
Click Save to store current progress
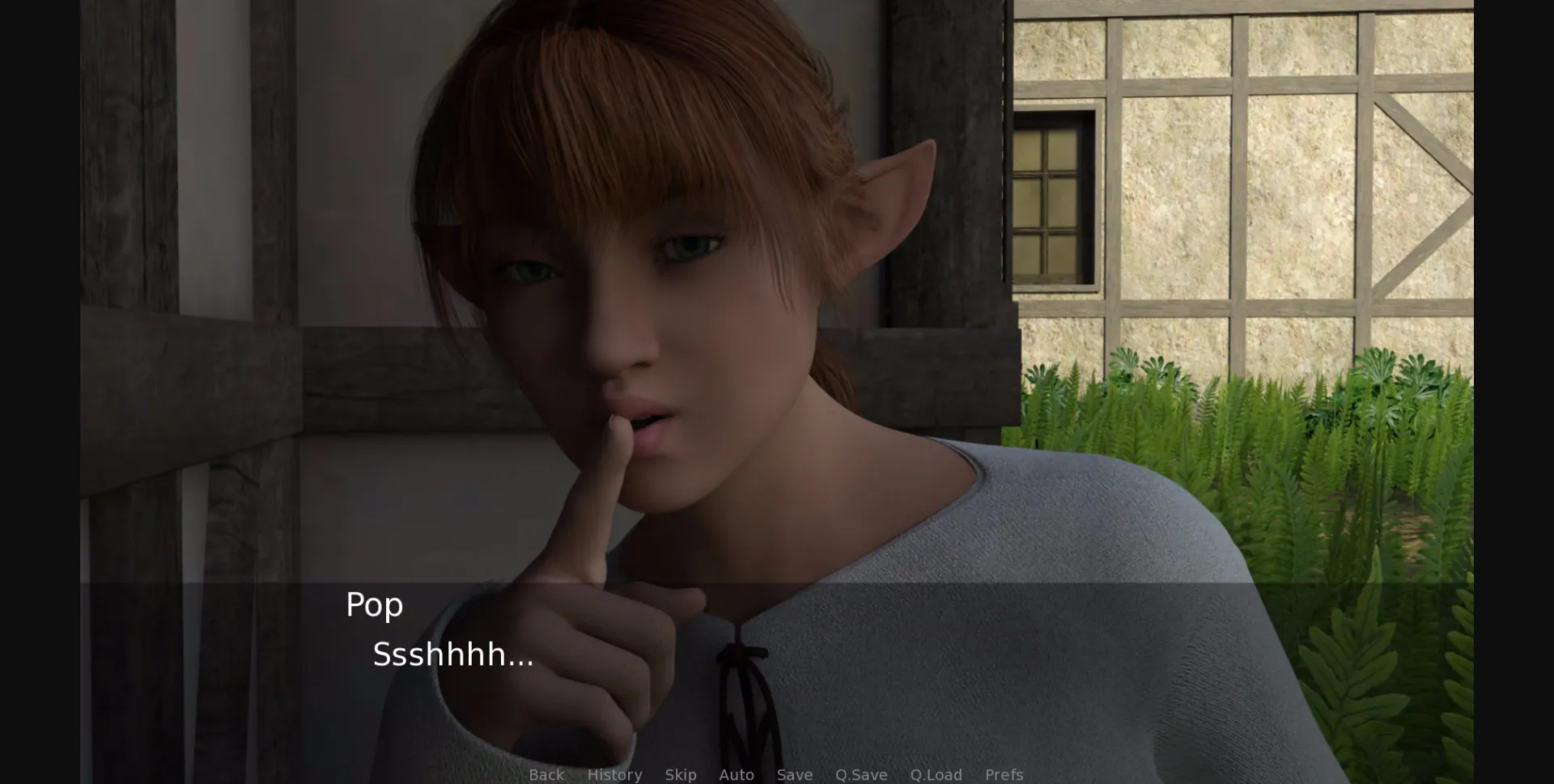[x=794, y=774]
